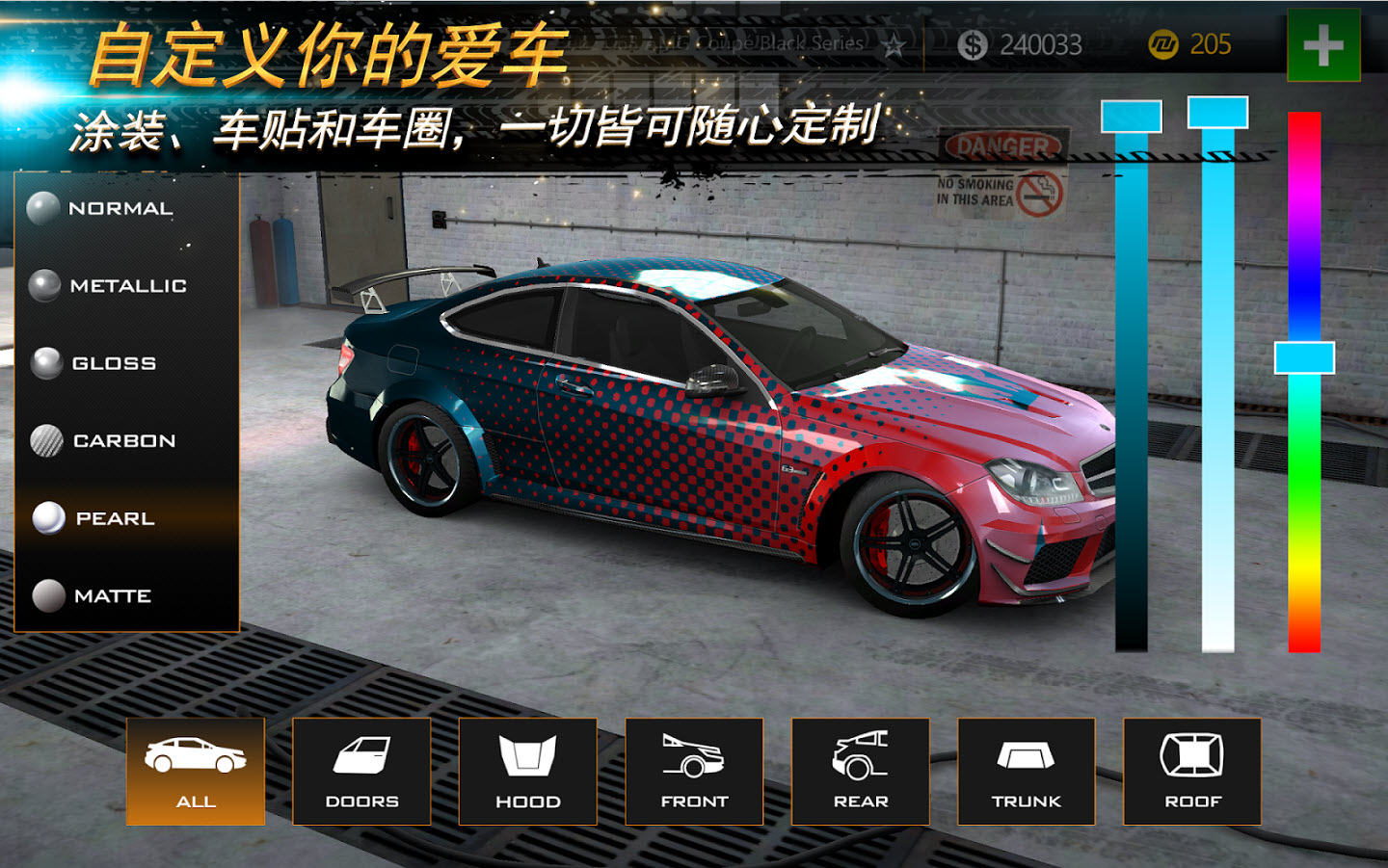Choose the FRONT bumper icon
The height and width of the screenshot is (868, 1388).
(695, 771)
